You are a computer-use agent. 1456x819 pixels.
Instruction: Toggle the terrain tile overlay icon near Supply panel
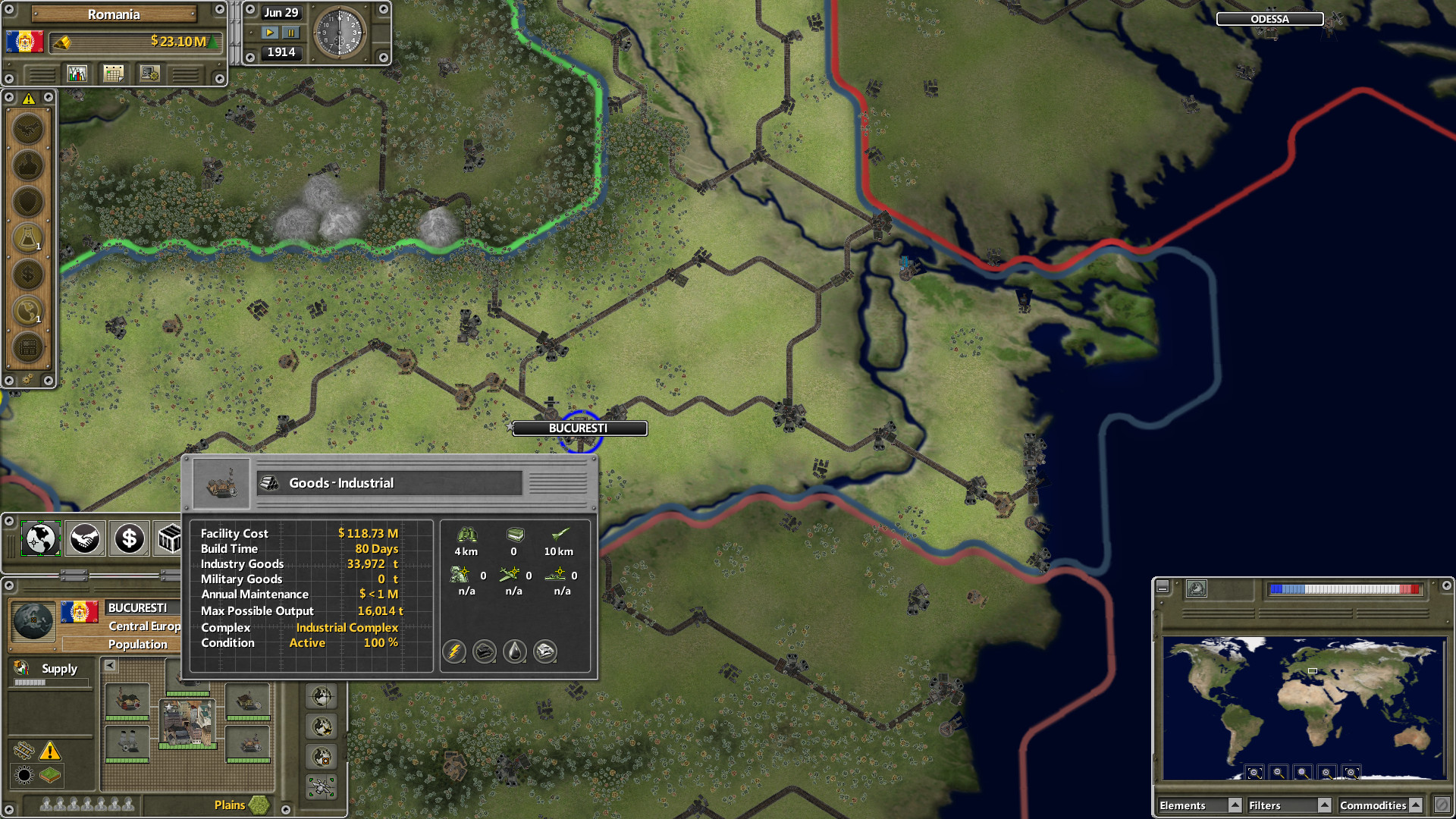pyautogui.click(x=50, y=776)
